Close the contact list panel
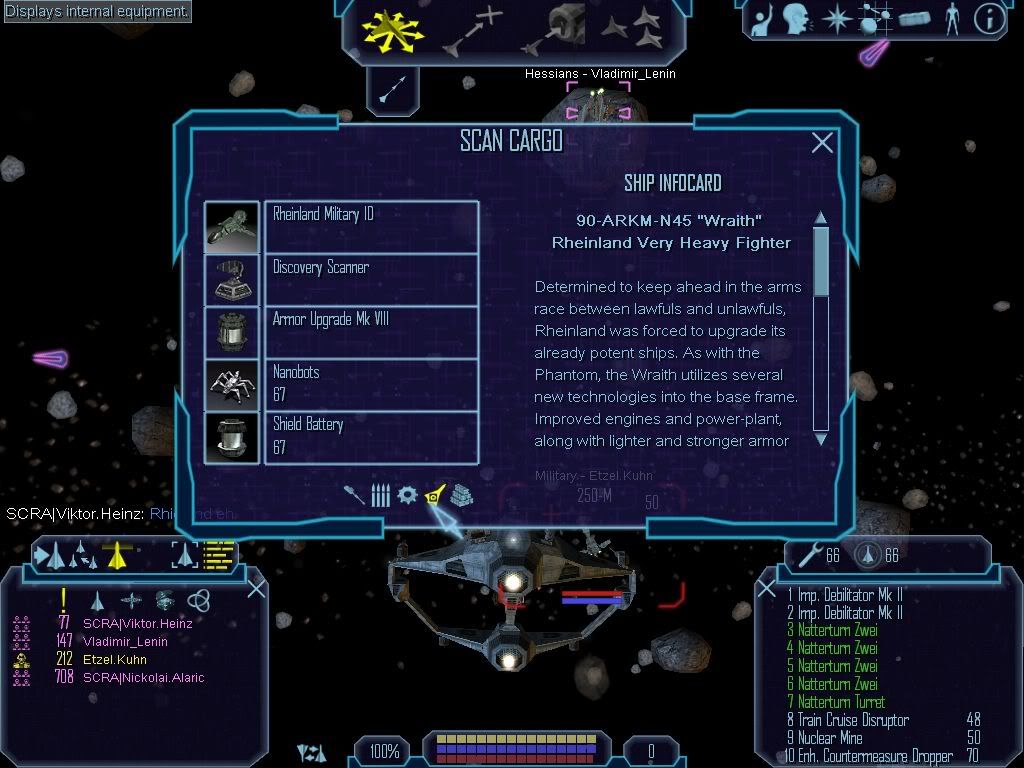Viewport: 1024px width, 768px height. tap(256, 588)
